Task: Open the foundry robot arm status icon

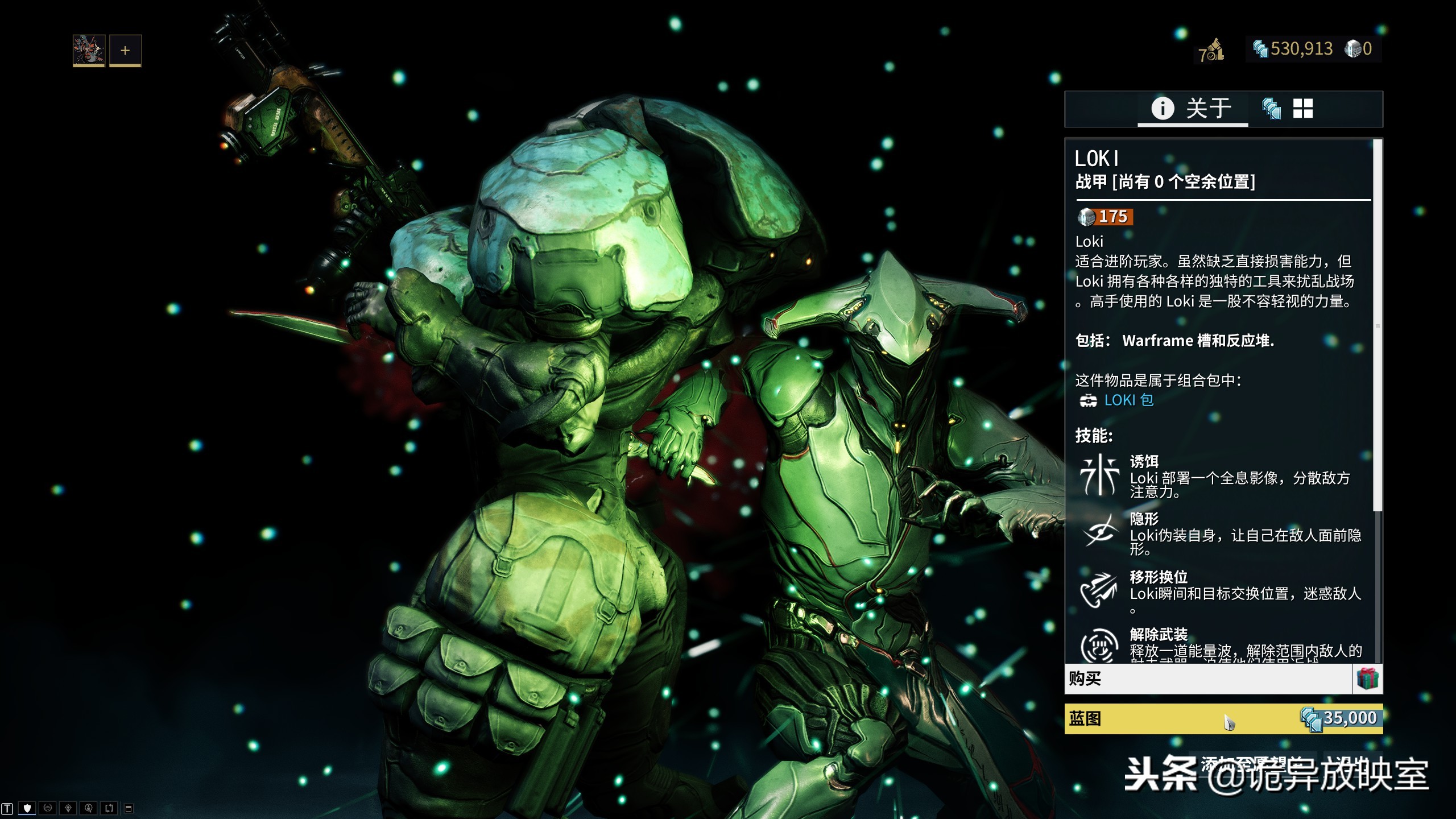Action: [x=1212, y=51]
